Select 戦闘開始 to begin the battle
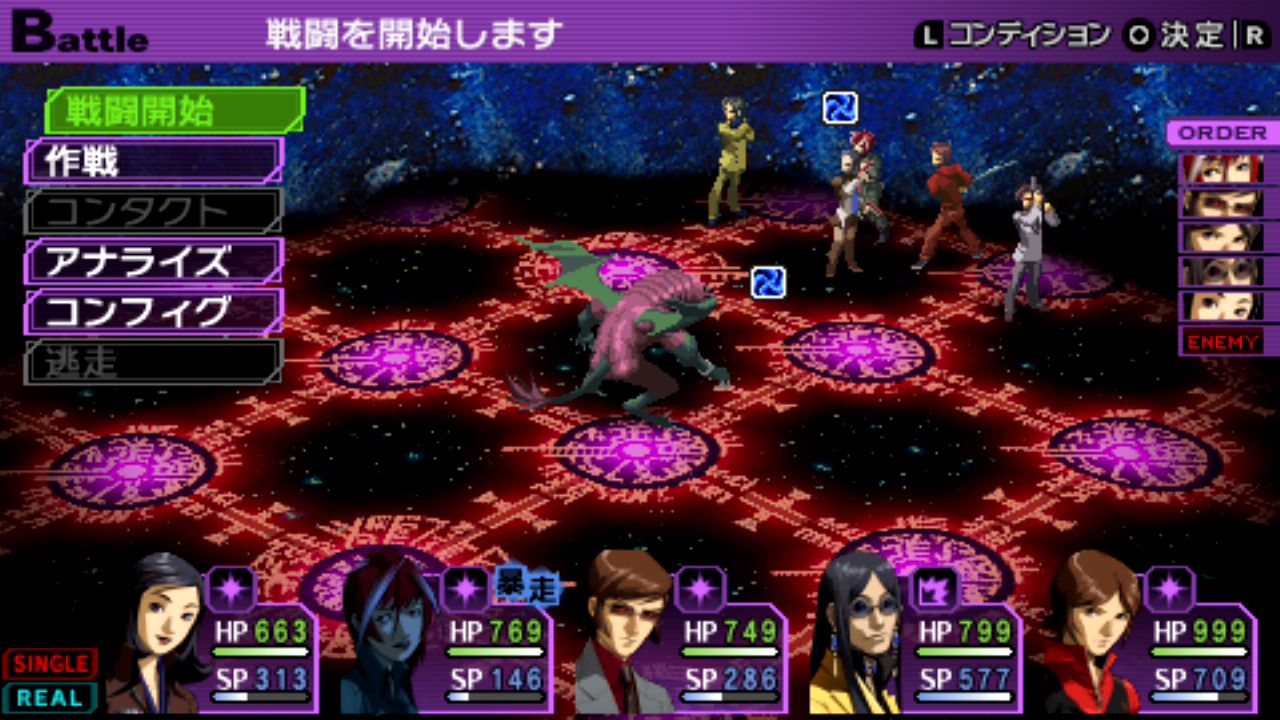 [x=175, y=111]
